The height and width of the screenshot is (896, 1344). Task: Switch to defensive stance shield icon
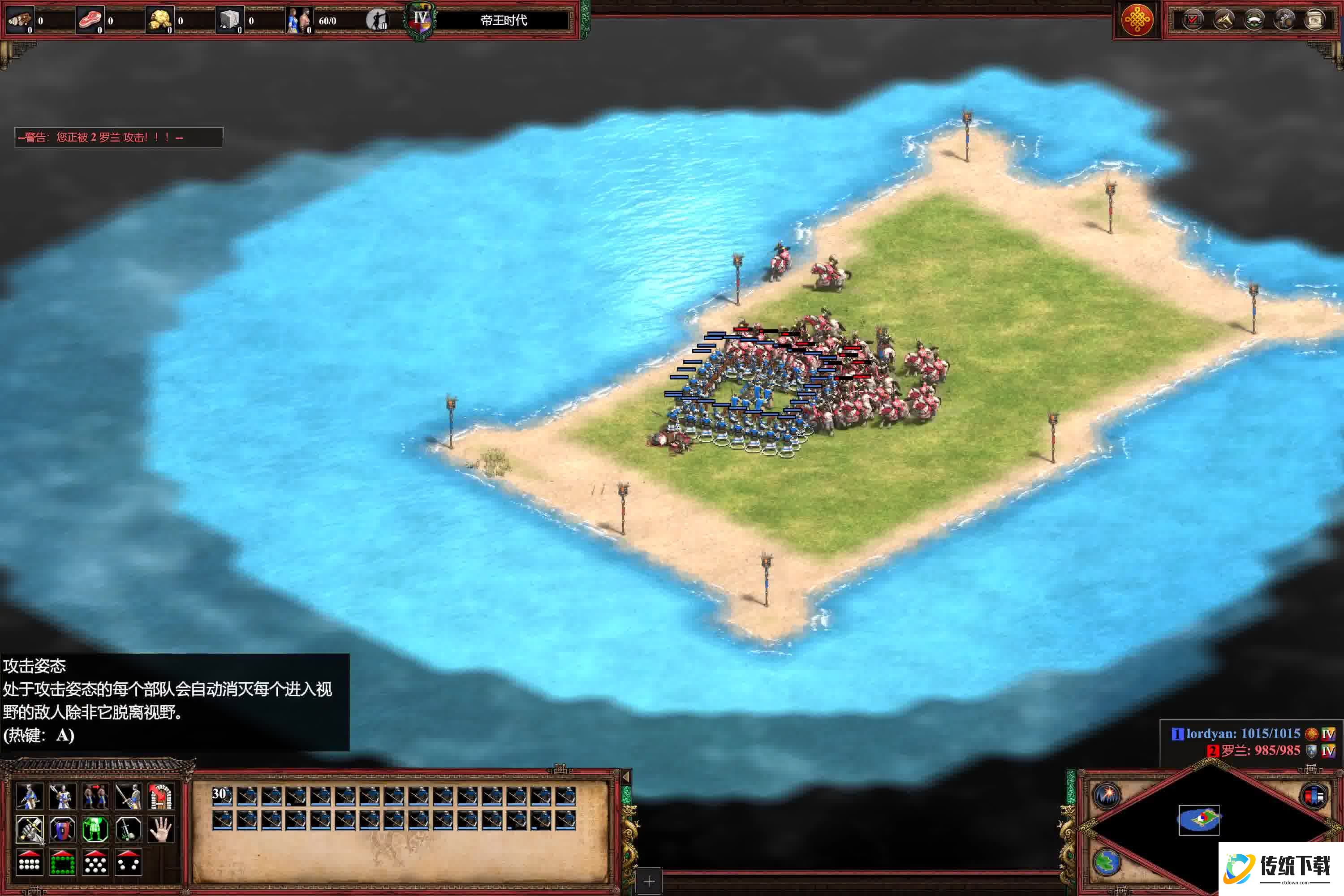coord(62,829)
